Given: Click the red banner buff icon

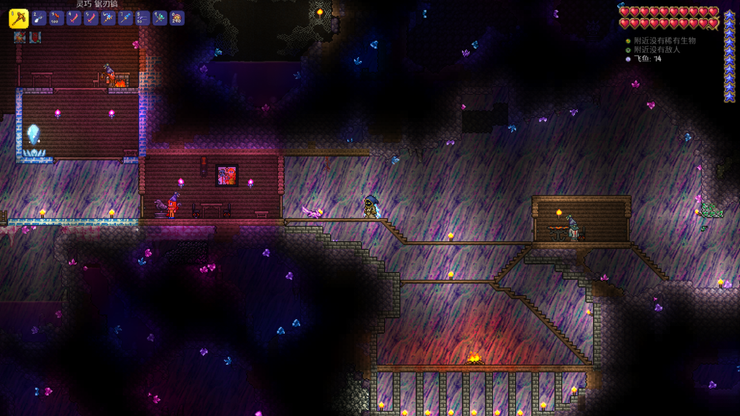Looking at the screenshot, I should pyautogui.click(x=35, y=38).
